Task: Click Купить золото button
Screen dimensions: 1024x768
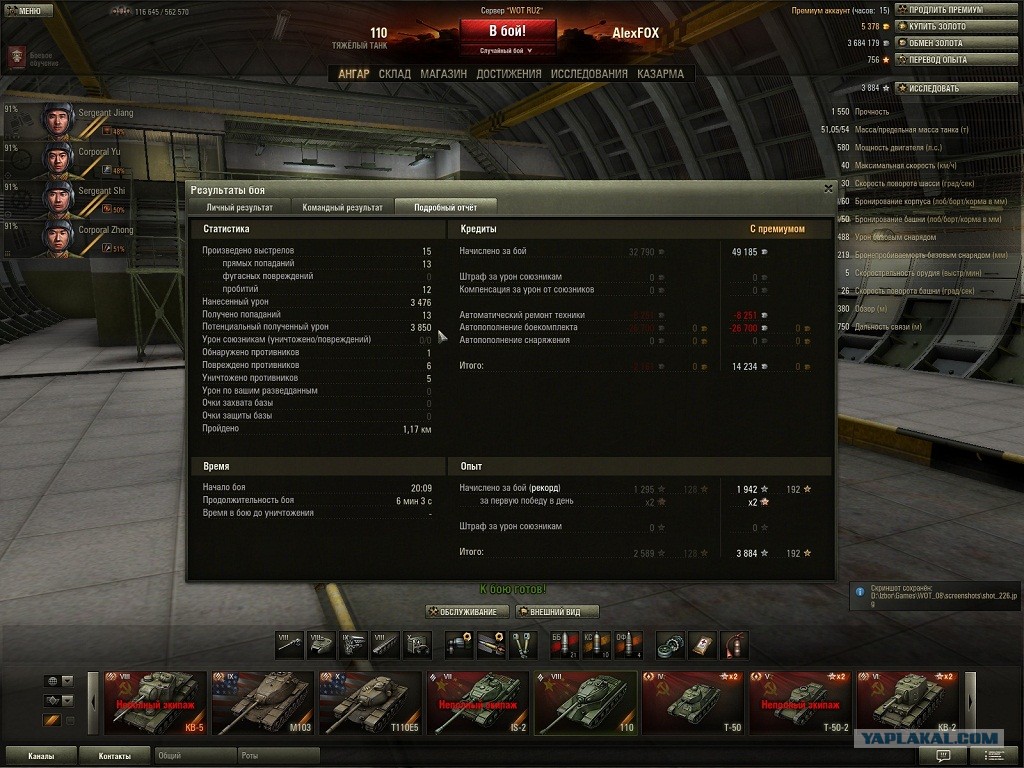Action: pyautogui.click(x=945, y=27)
